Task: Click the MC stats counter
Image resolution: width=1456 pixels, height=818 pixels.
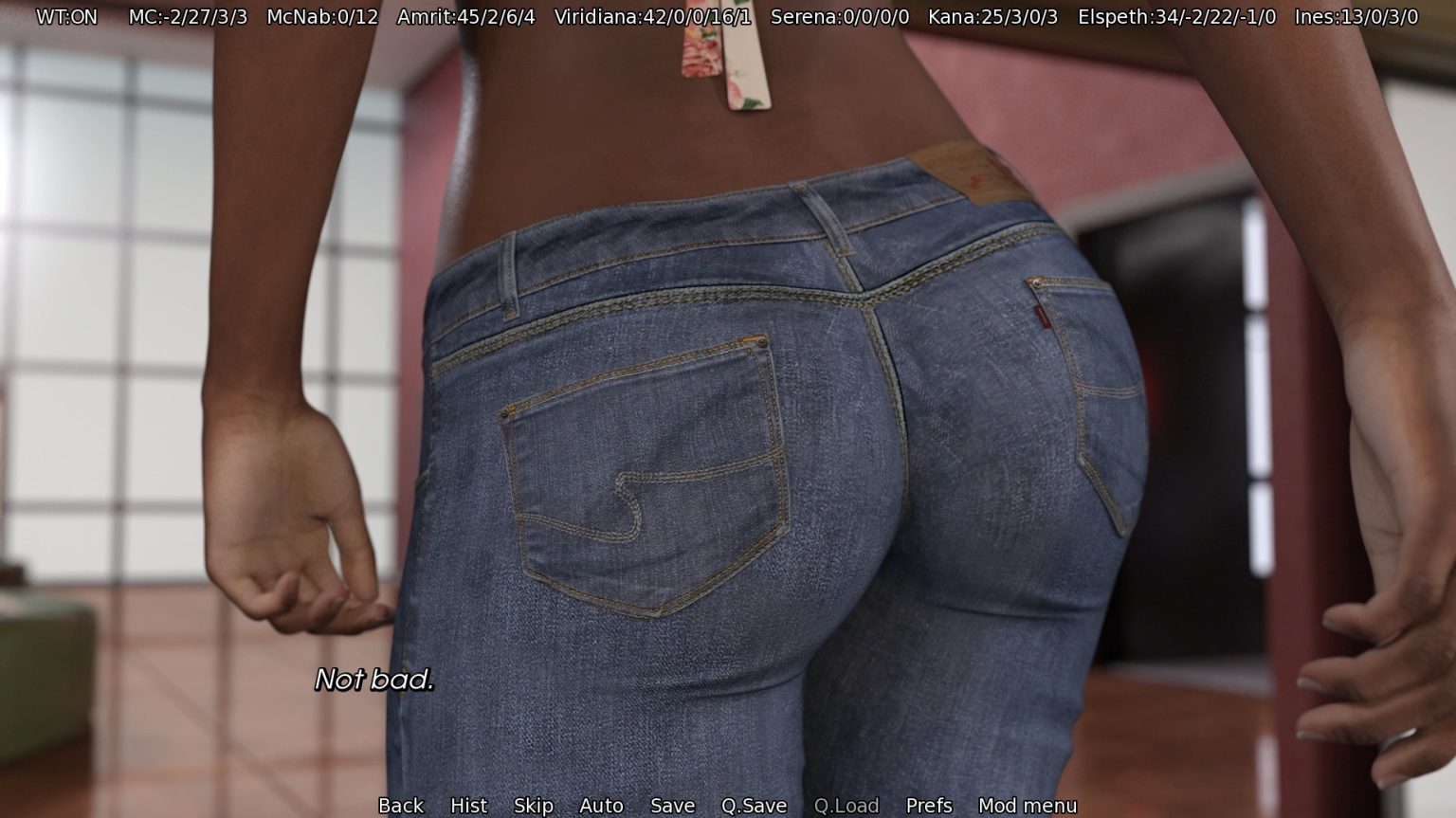Action: click(x=186, y=16)
